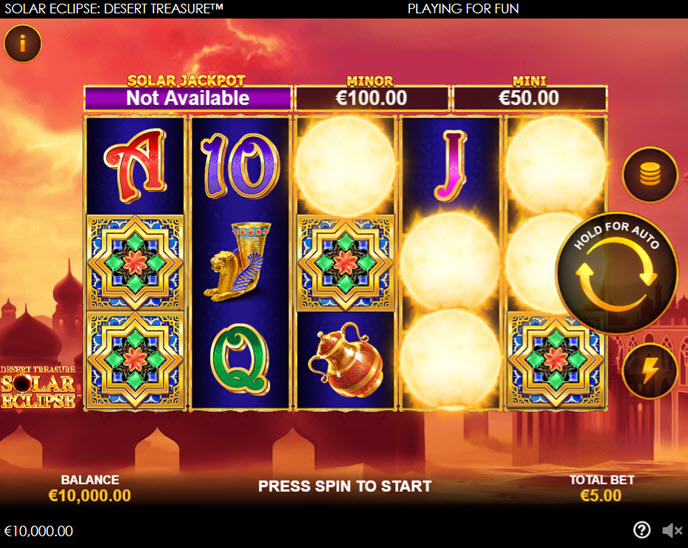Open the question mark help page
This screenshot has height=548, width=688.
tap(642, 530)
